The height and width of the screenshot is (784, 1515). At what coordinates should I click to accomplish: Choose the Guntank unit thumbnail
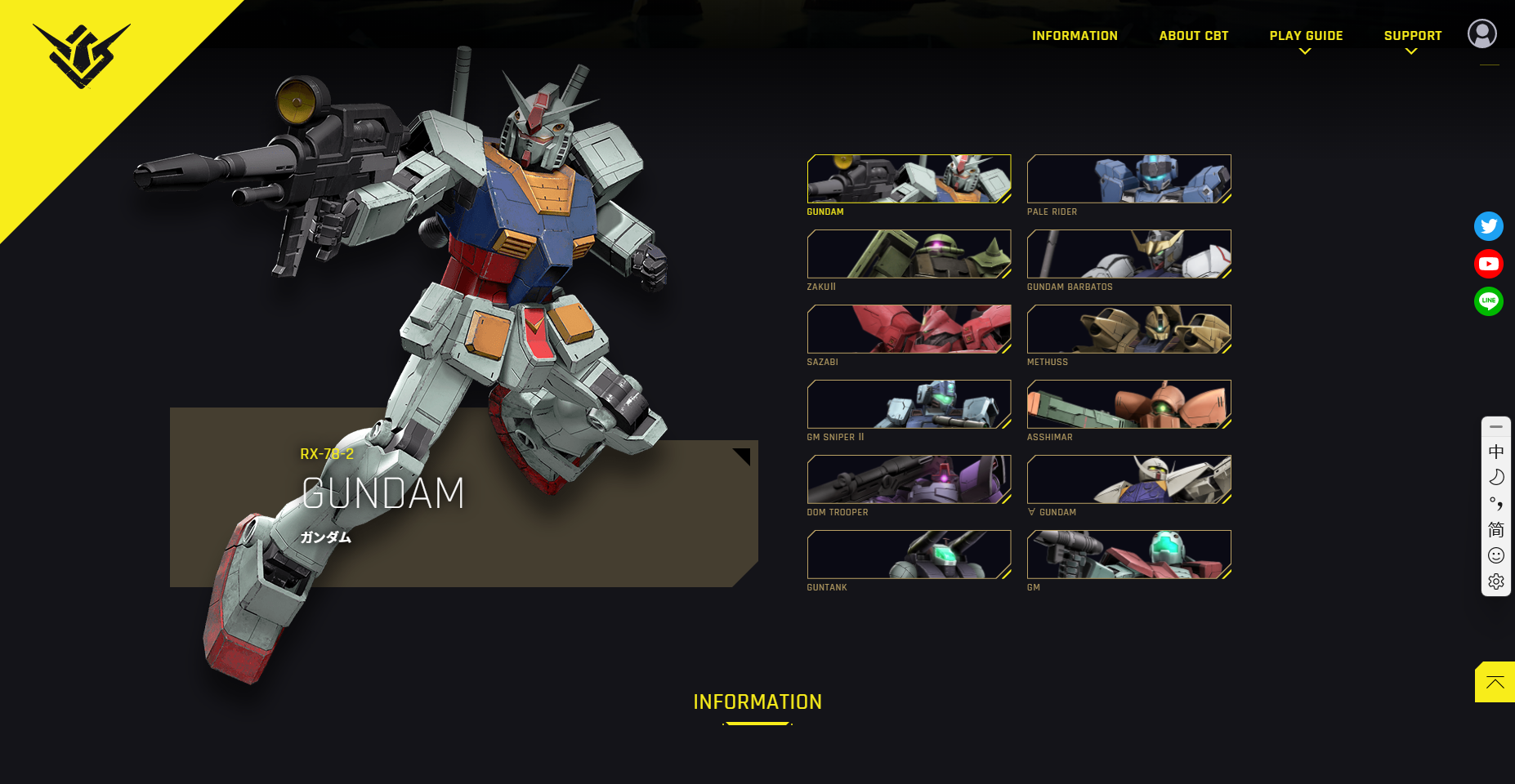tap(909, 555)
